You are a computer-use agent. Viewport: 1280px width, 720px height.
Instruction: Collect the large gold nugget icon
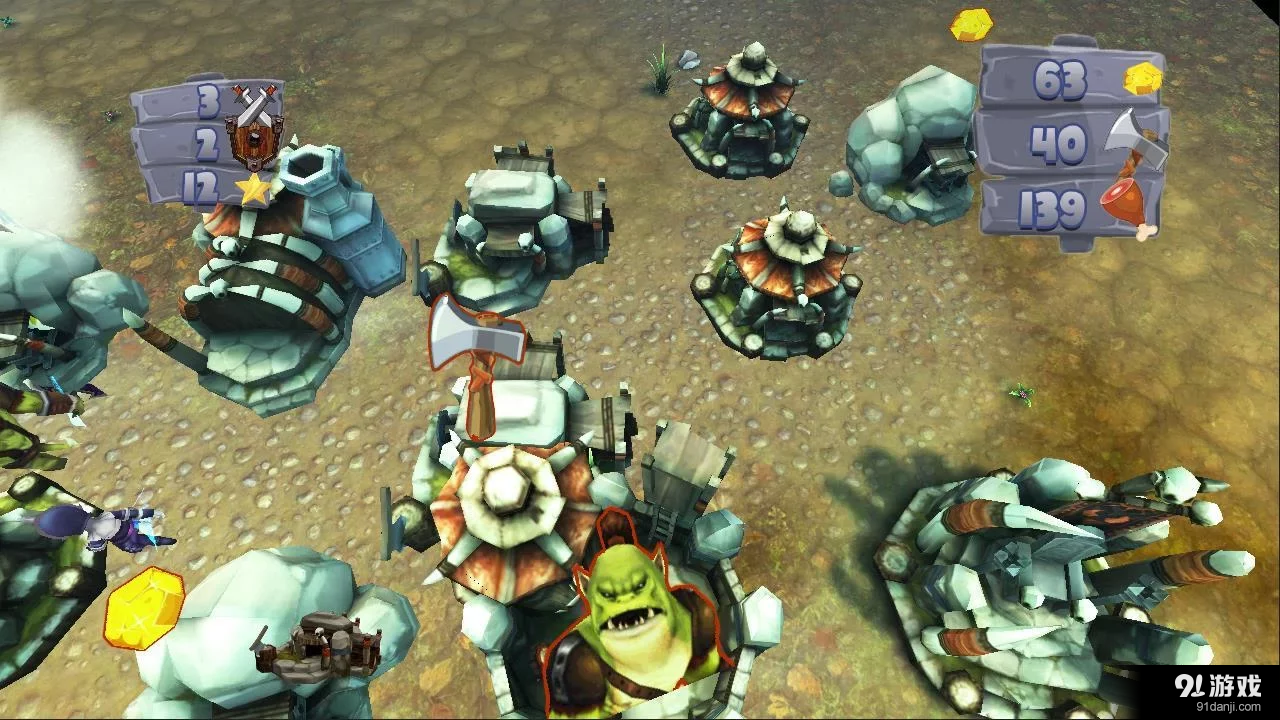[145, 608]
